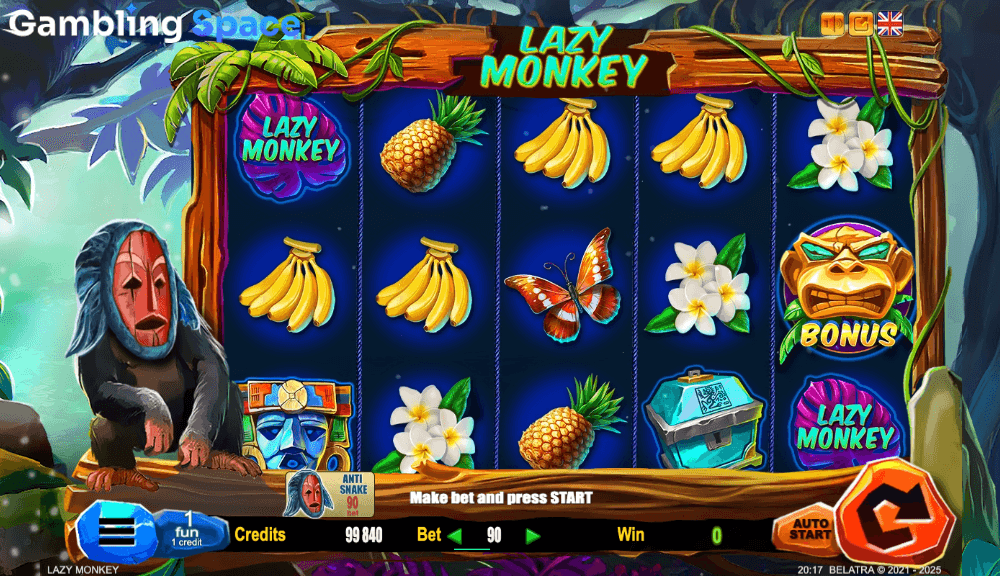Change language via the UK flag

pos(889,23)
